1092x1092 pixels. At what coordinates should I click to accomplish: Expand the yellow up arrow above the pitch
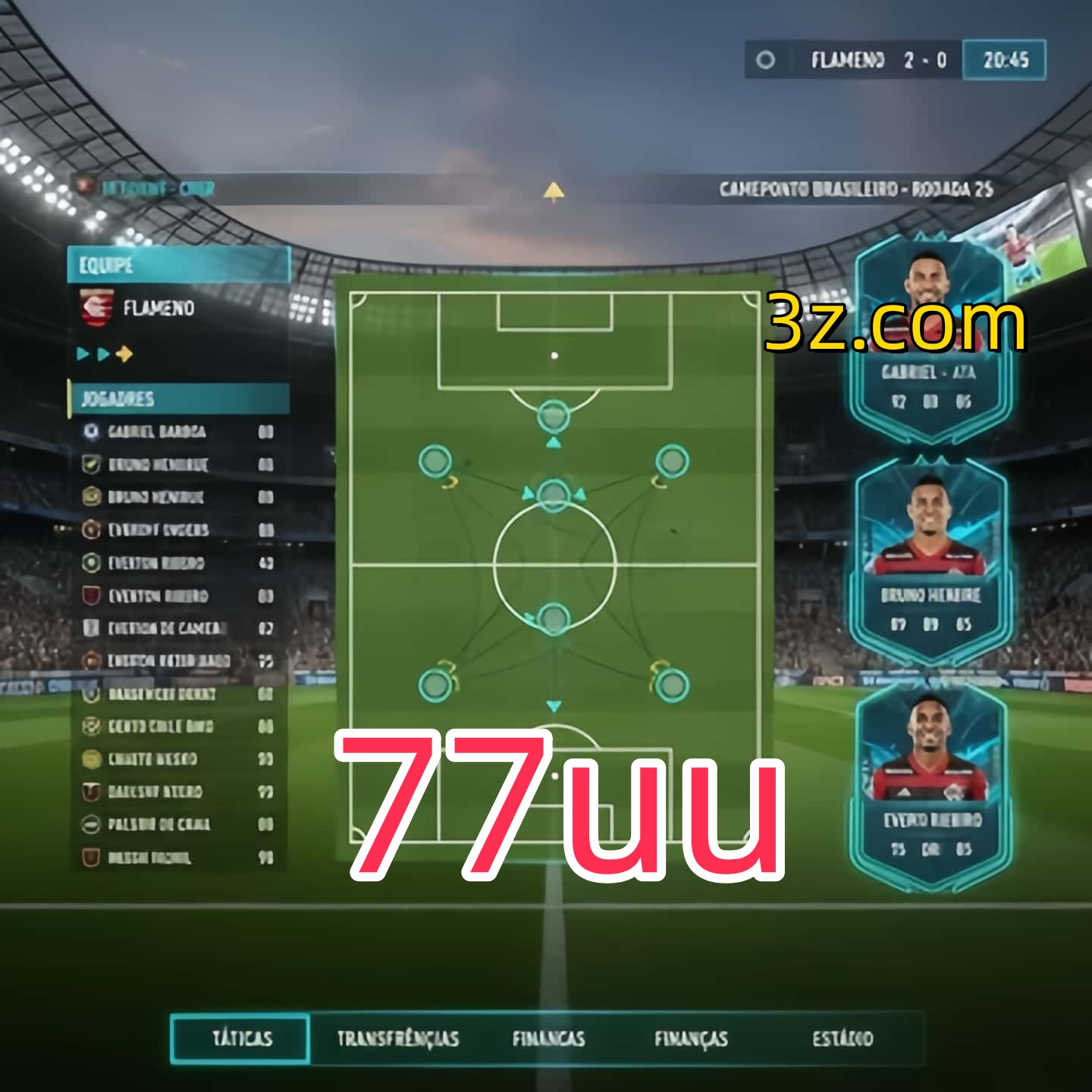[x=553, y=192]
